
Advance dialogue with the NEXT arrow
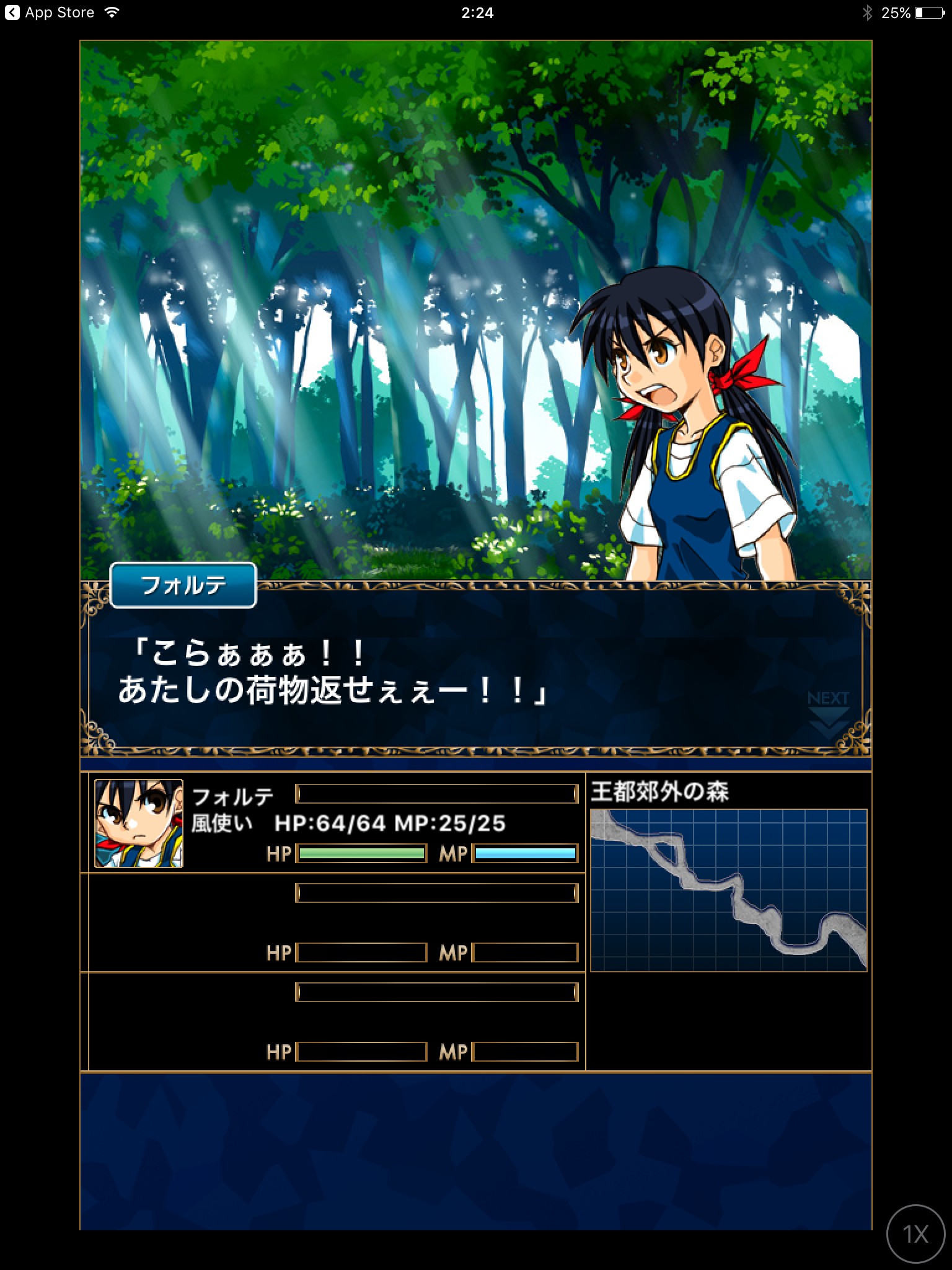828,713
